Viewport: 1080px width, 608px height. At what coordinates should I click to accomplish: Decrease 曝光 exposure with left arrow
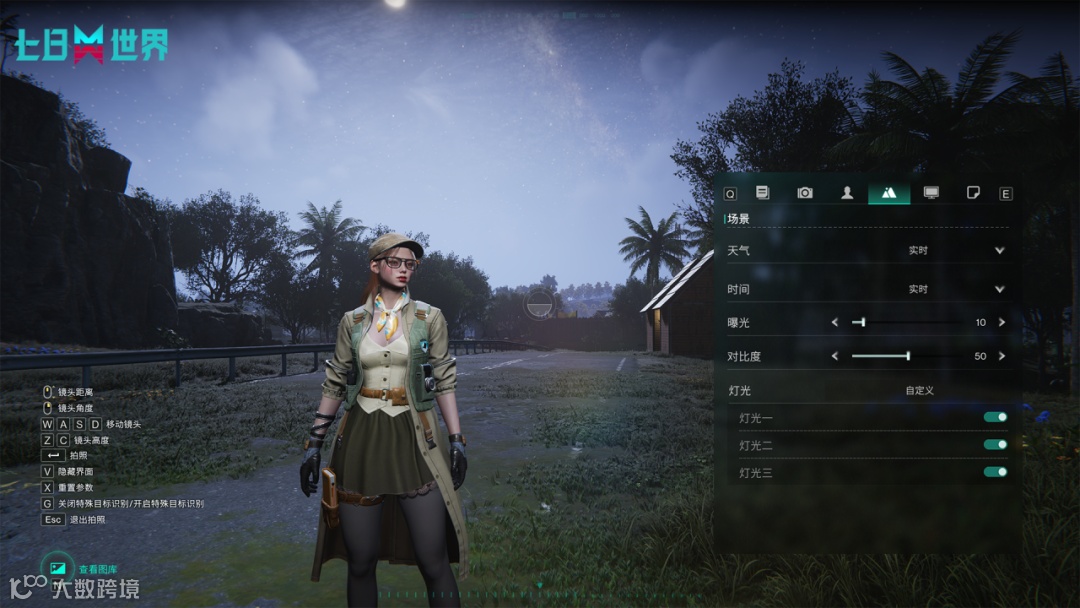pyautogui.click(x=835, y=322)
